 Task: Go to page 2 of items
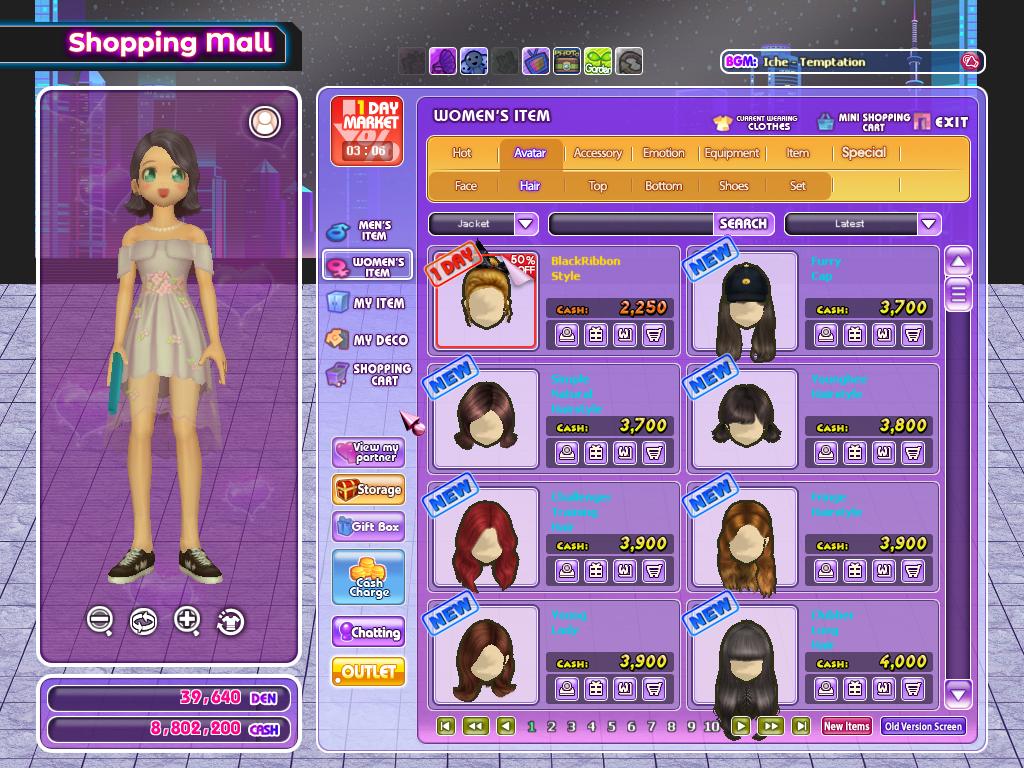[x=551, y=727]
